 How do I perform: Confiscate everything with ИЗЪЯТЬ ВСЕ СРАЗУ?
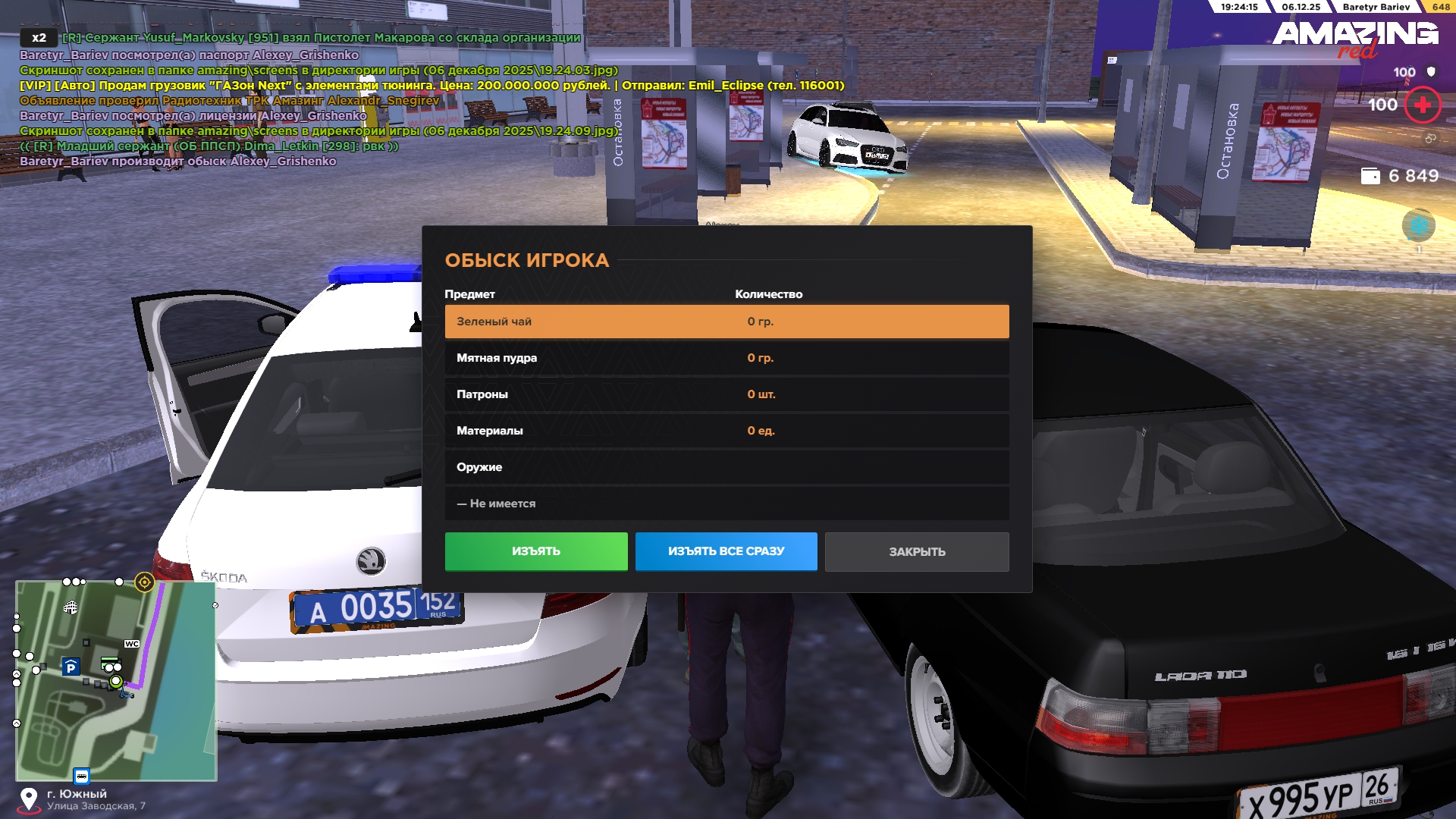click(726, 551)
